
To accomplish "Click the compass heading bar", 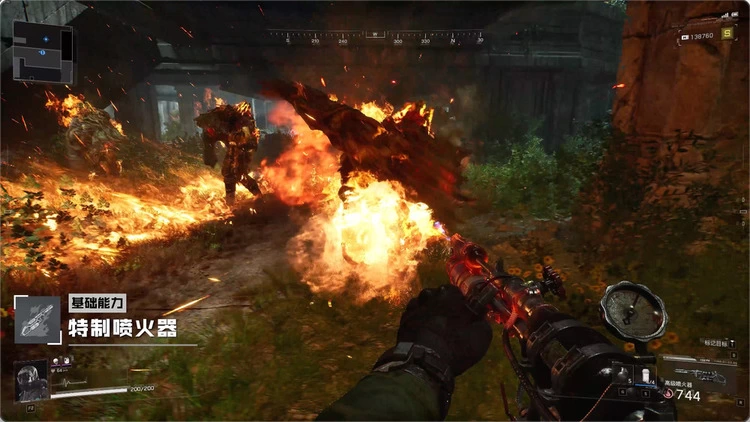I will coord(376,37).
